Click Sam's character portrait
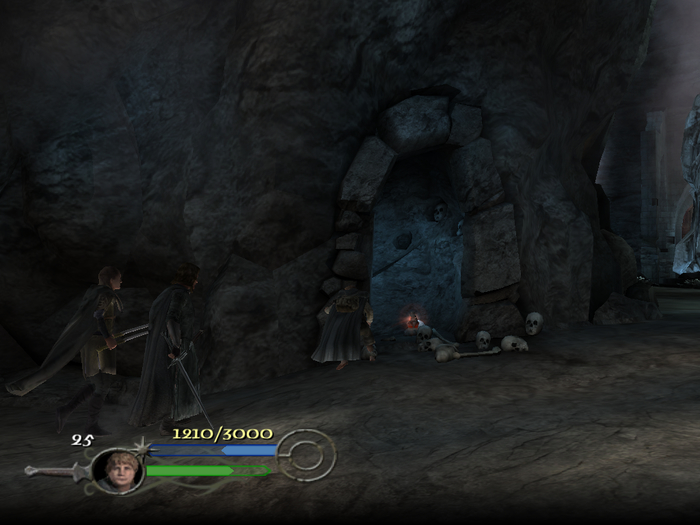Image resolution: width=700 pixels, height=525 pixels. click(117, 470)
